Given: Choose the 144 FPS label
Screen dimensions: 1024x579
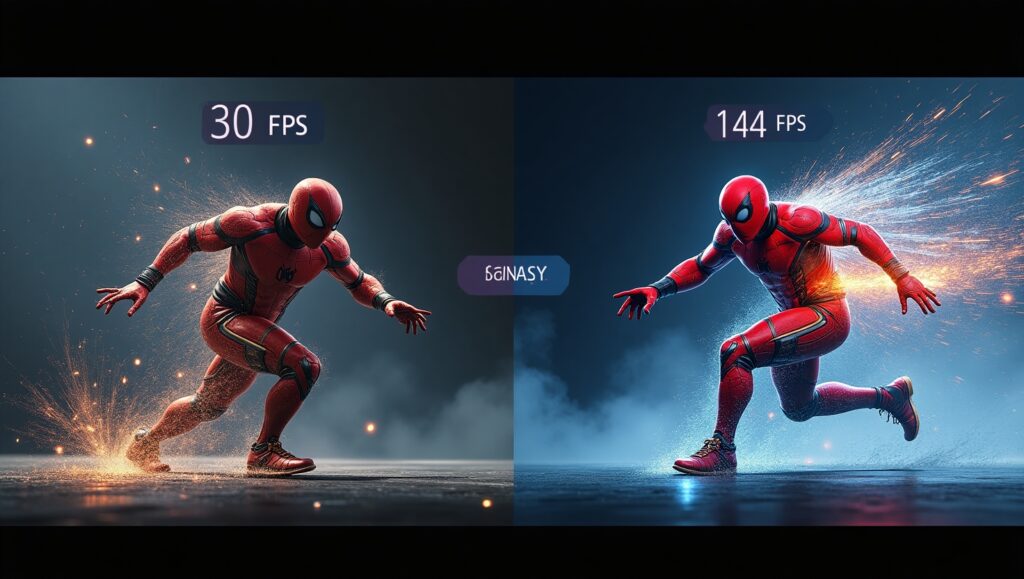Looking at the screenshot, I should [767, 124].
